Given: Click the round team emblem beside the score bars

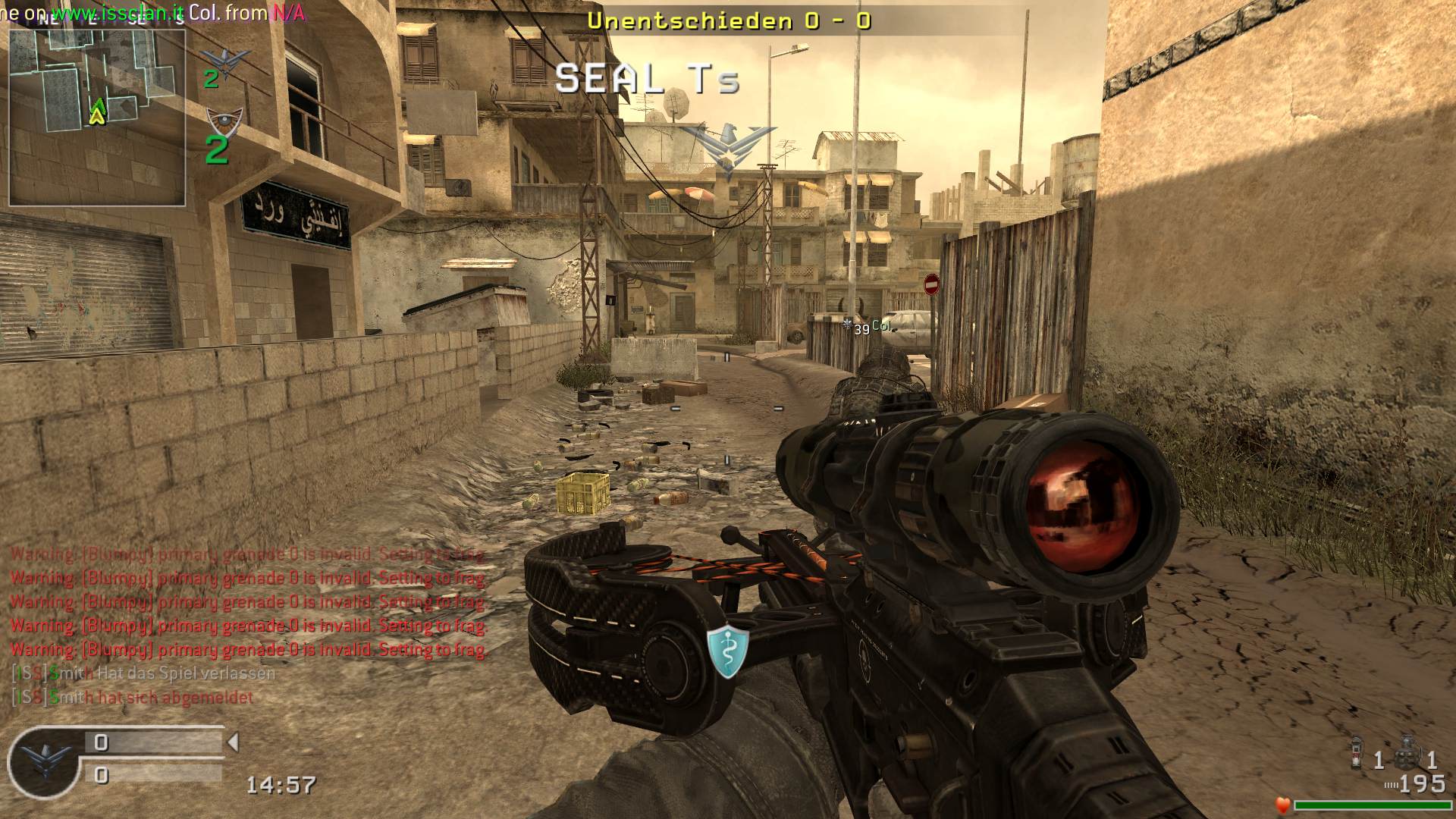Looking at the screenshot, I should click(45, 761).
